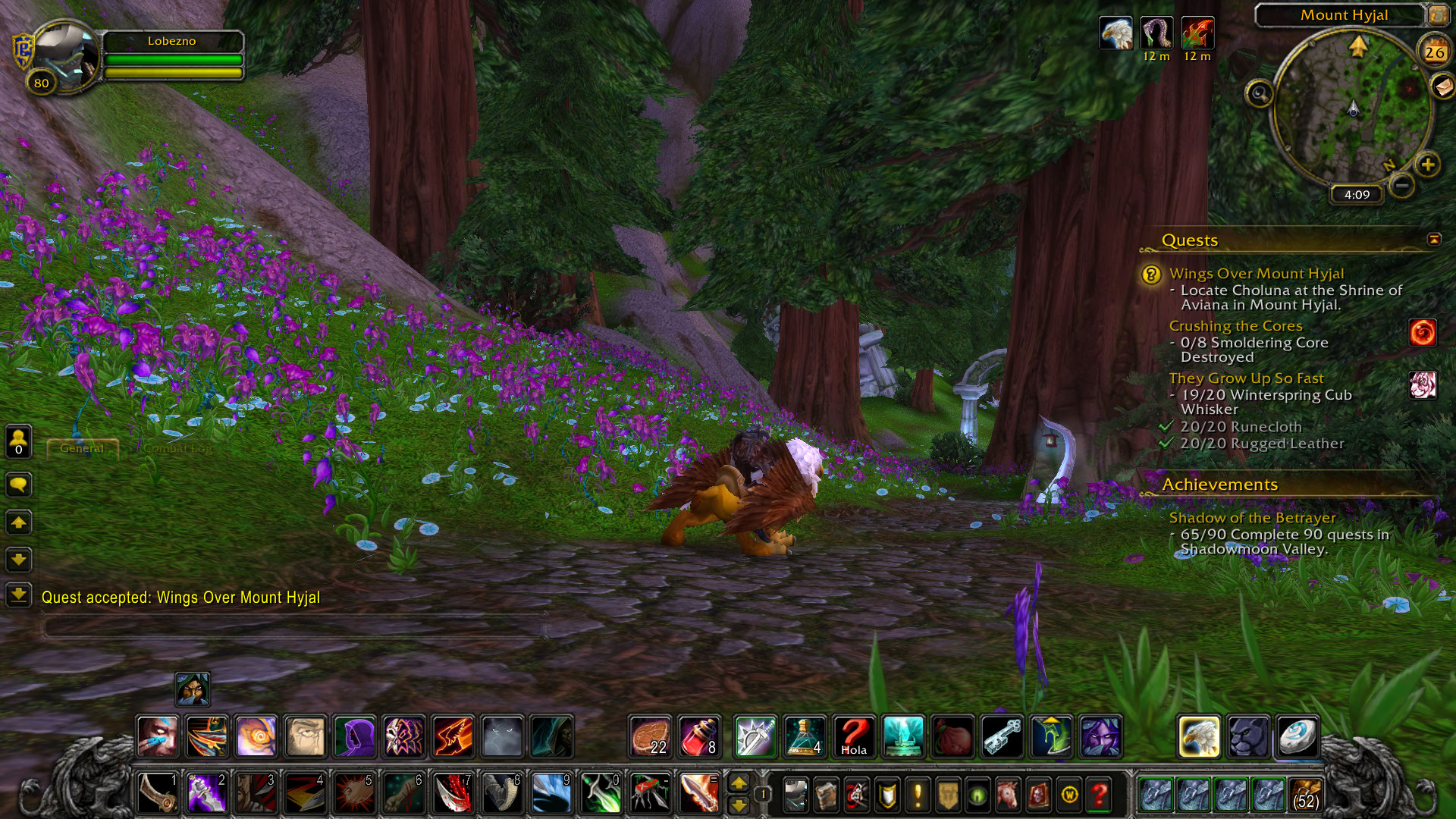Open the chat speech bubble menu
This screenshot has width=1456, height=819.
19,485
